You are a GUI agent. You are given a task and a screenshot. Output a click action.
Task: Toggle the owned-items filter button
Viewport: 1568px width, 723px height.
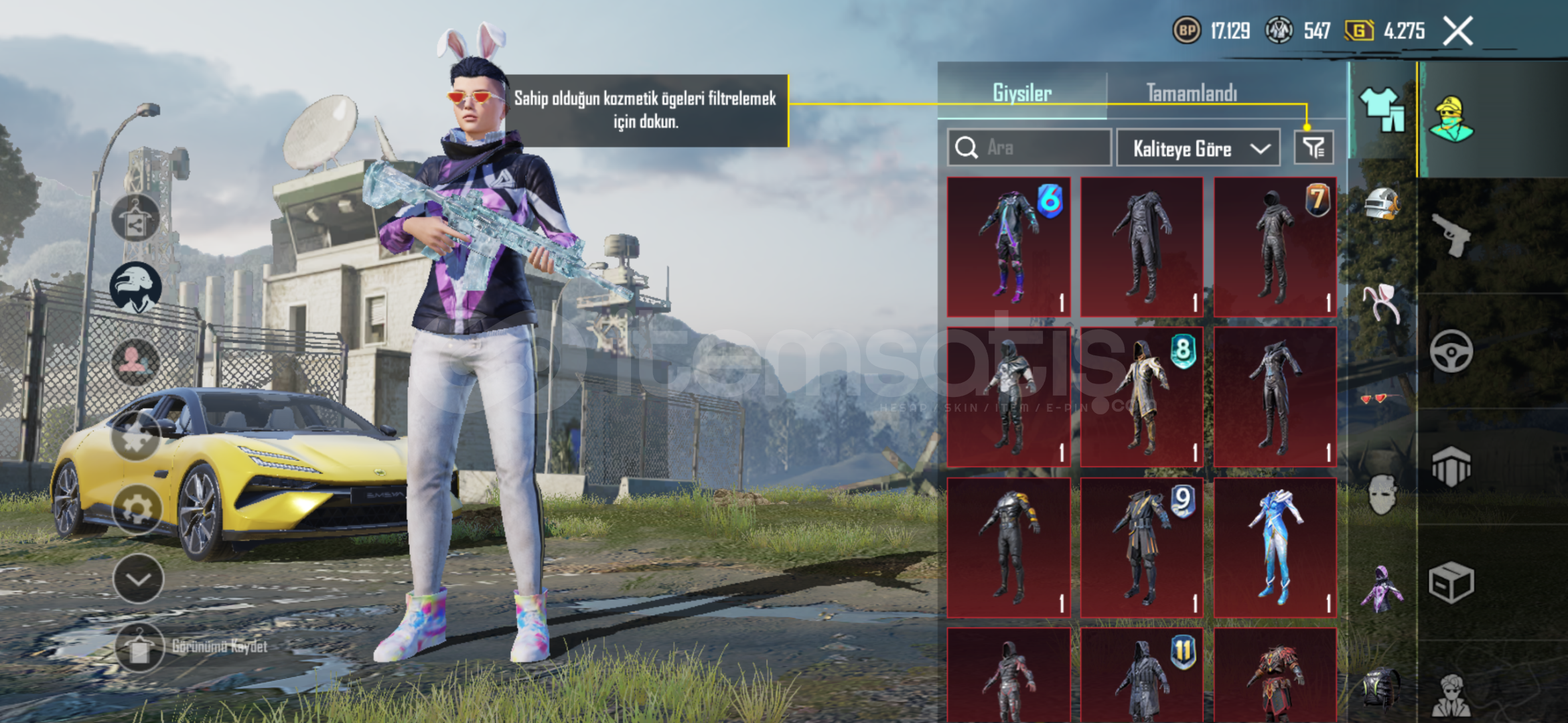click(1313, 147)
